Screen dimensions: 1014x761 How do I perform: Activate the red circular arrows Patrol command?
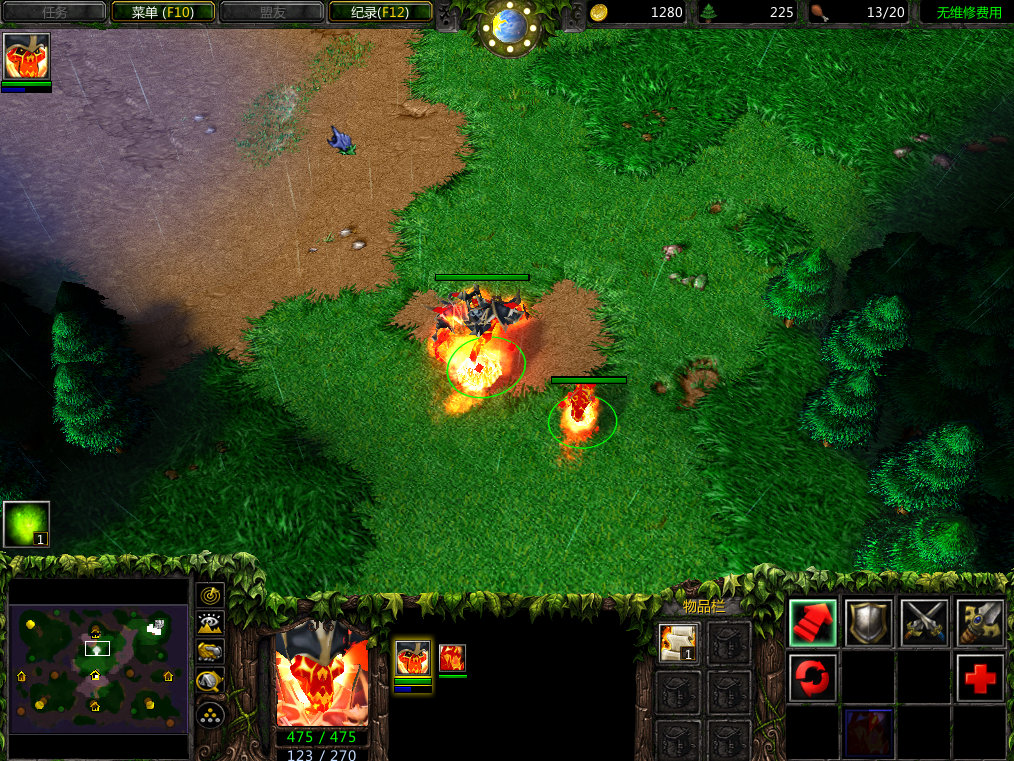pos(812,678)
